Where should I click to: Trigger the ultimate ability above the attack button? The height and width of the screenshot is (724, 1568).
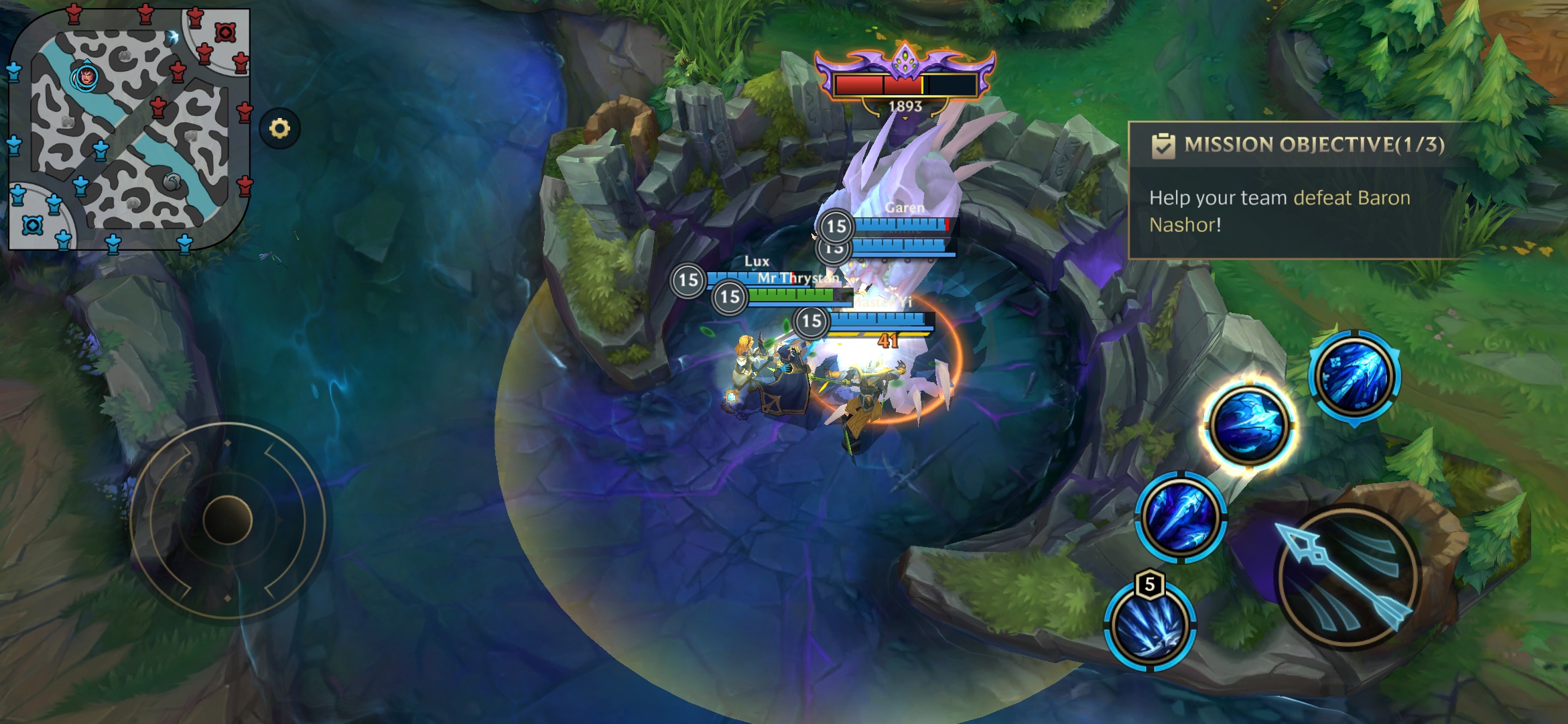[1354, 376]
